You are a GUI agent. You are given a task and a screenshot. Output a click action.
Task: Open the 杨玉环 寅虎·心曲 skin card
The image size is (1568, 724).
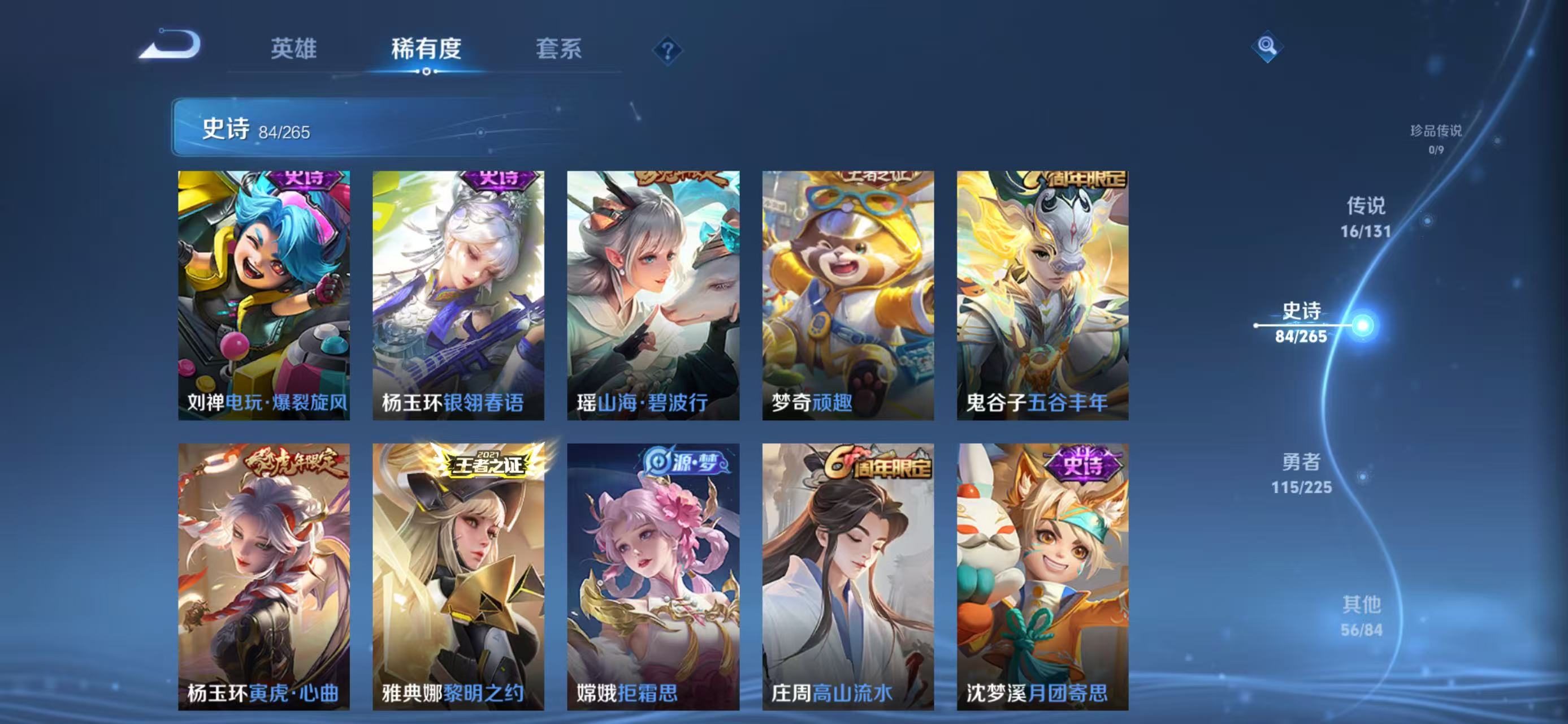(263, 576)
